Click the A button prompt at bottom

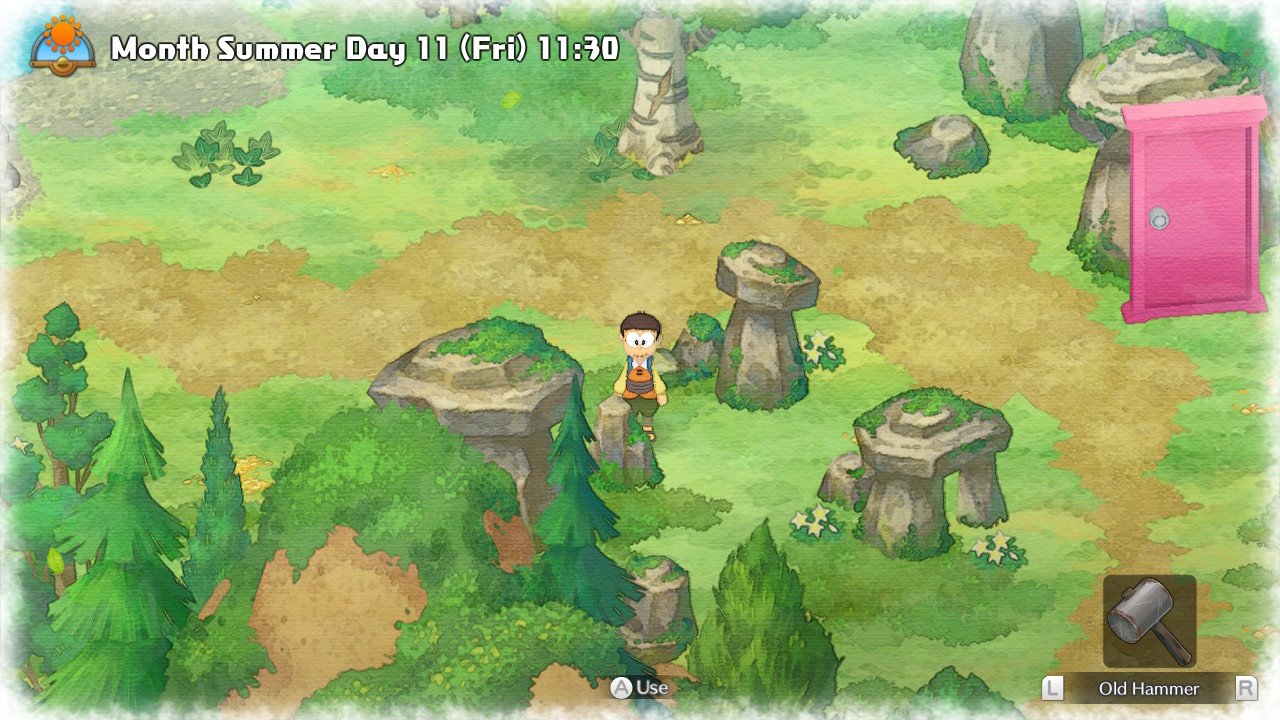623,688
